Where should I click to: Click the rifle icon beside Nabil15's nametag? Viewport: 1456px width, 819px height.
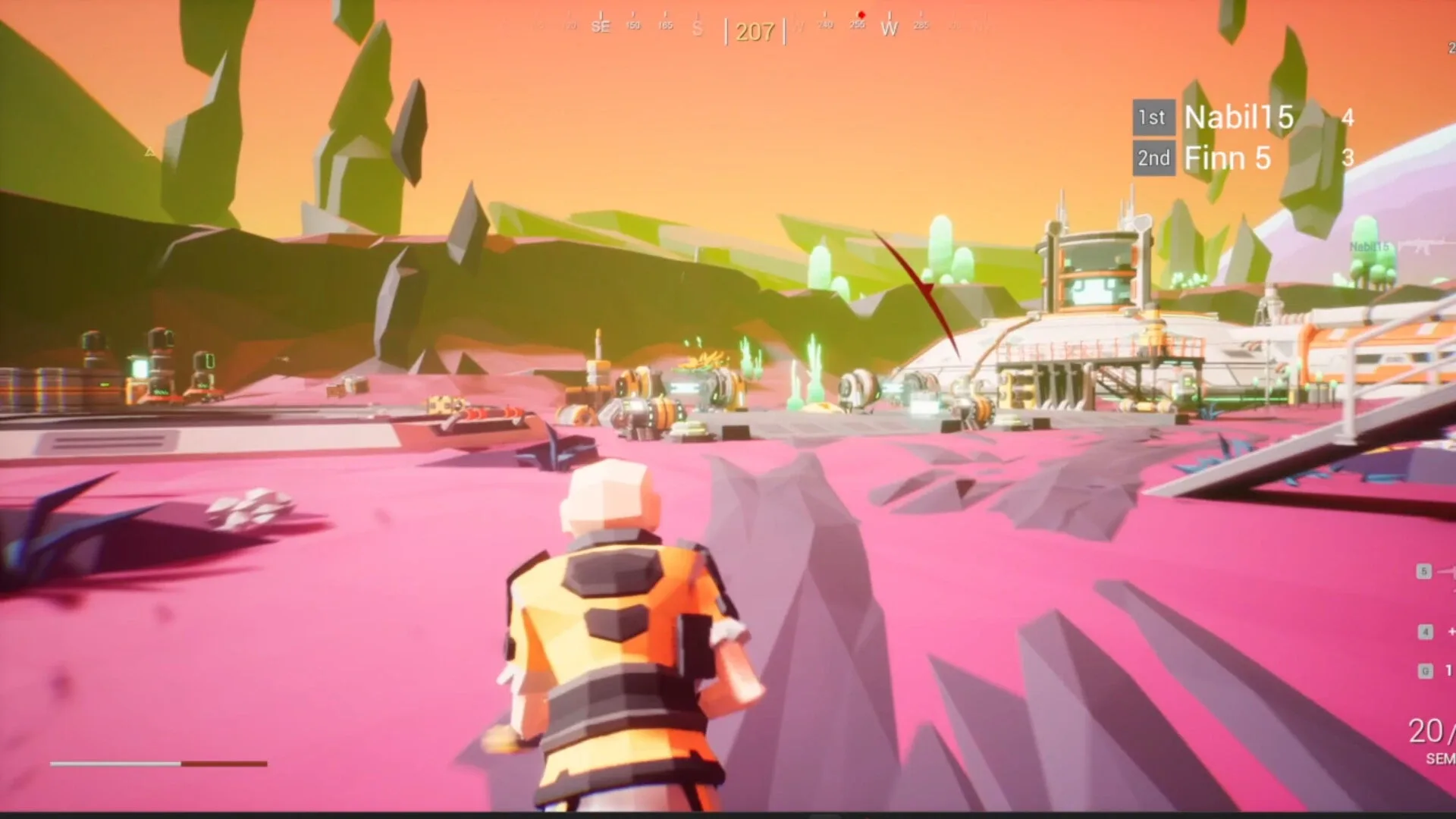[1423, 245]
